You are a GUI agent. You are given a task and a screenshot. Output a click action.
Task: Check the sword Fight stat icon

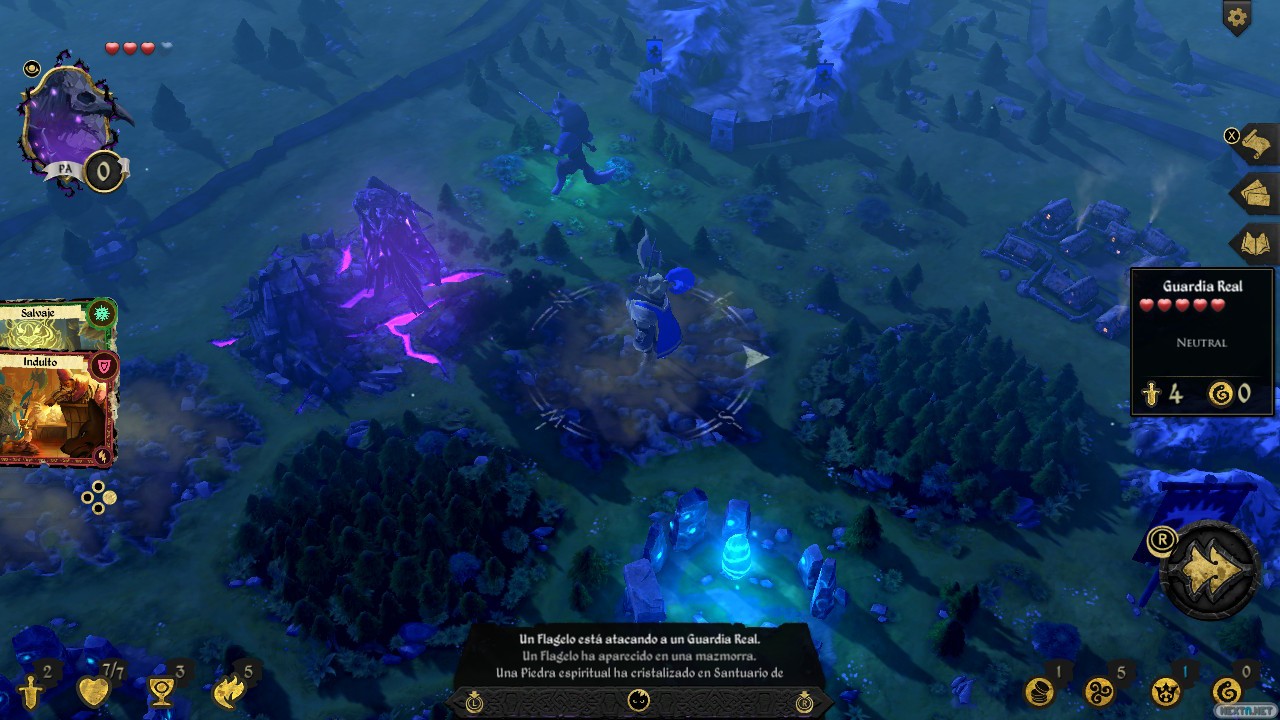pos(31,691)
